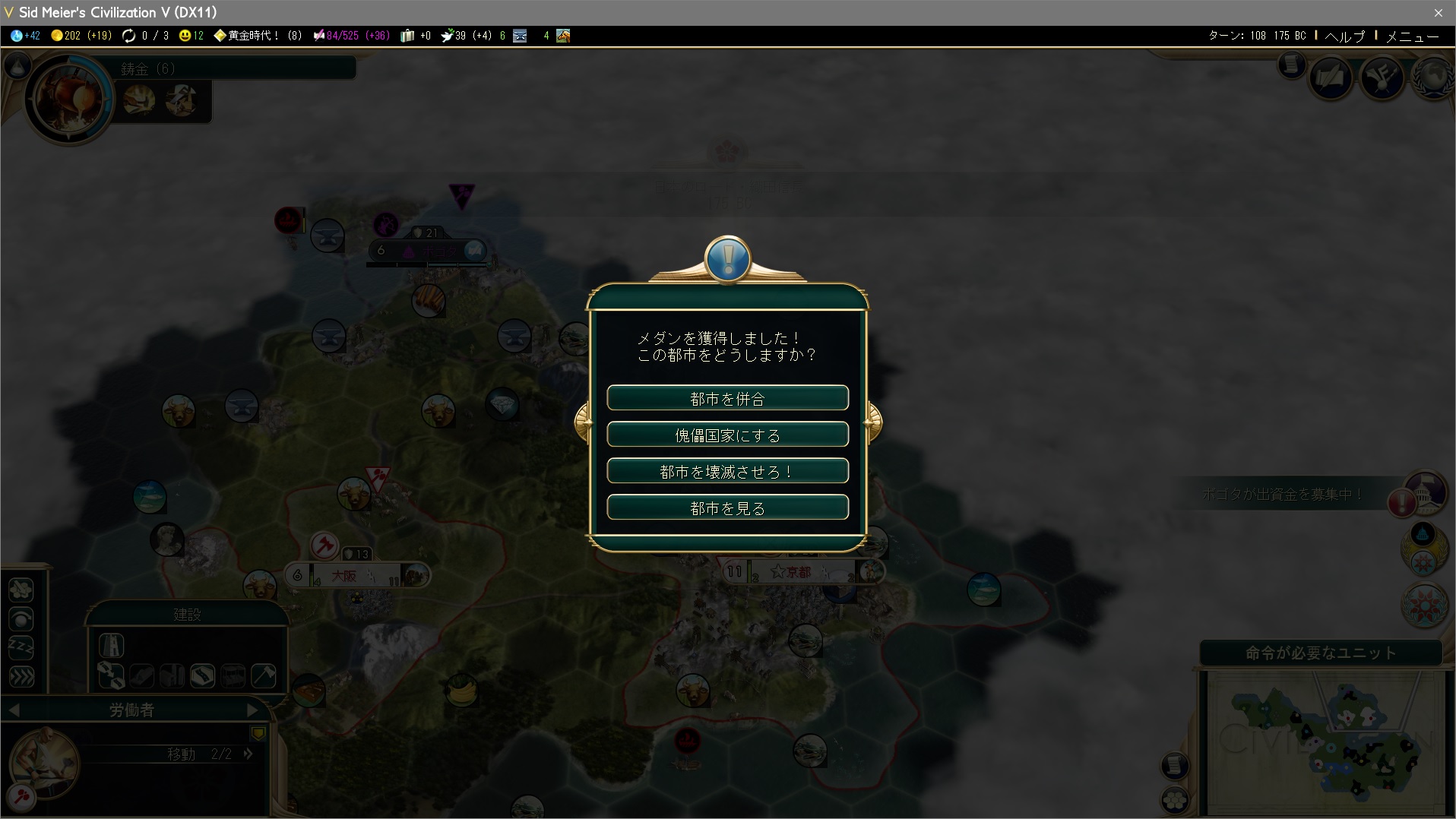Select previous unit arrow beside 労働者
1456x819 pixels.
[14, 710]
